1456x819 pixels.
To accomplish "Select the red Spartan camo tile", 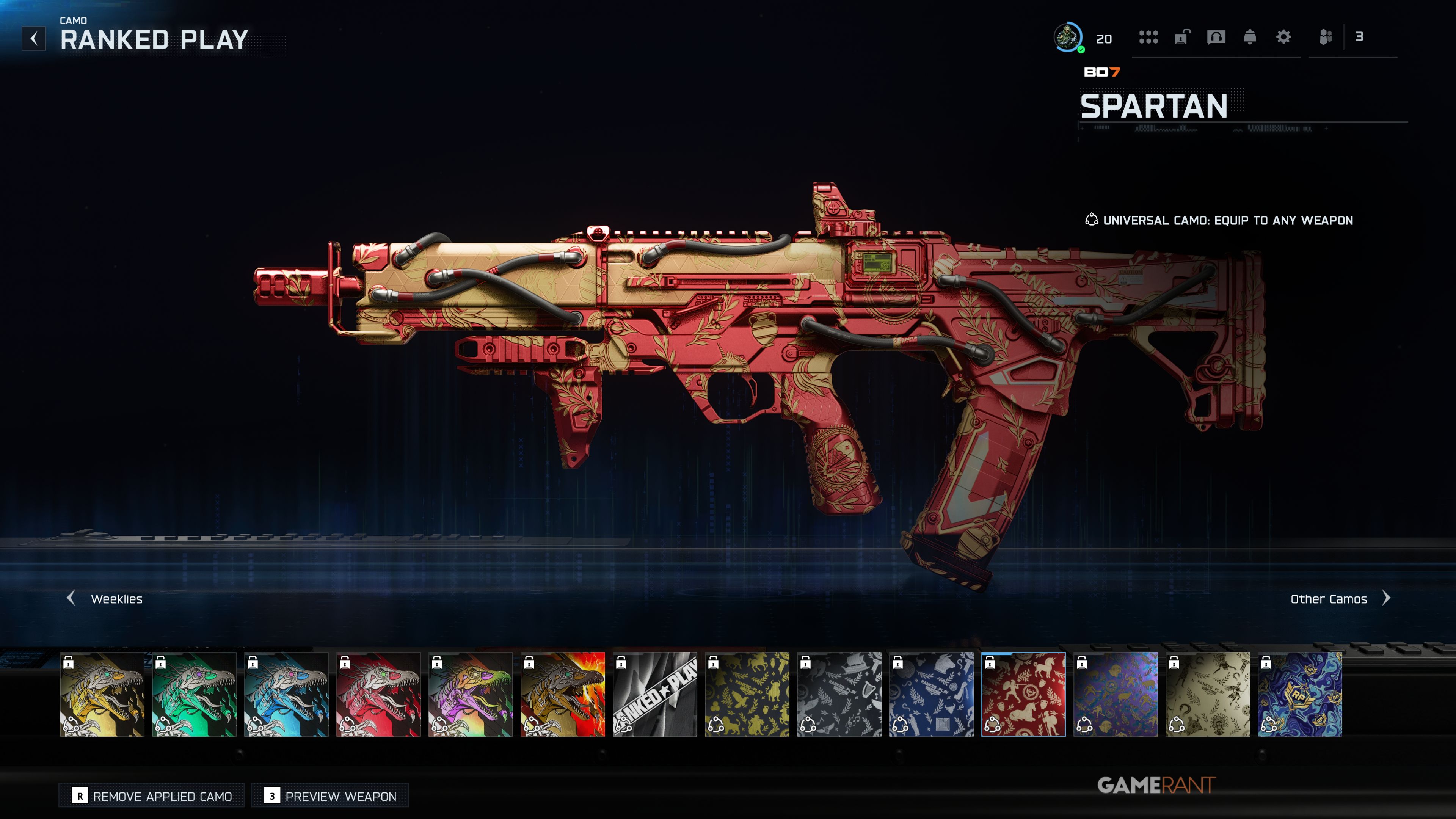I will click(x=1023, y=694).
